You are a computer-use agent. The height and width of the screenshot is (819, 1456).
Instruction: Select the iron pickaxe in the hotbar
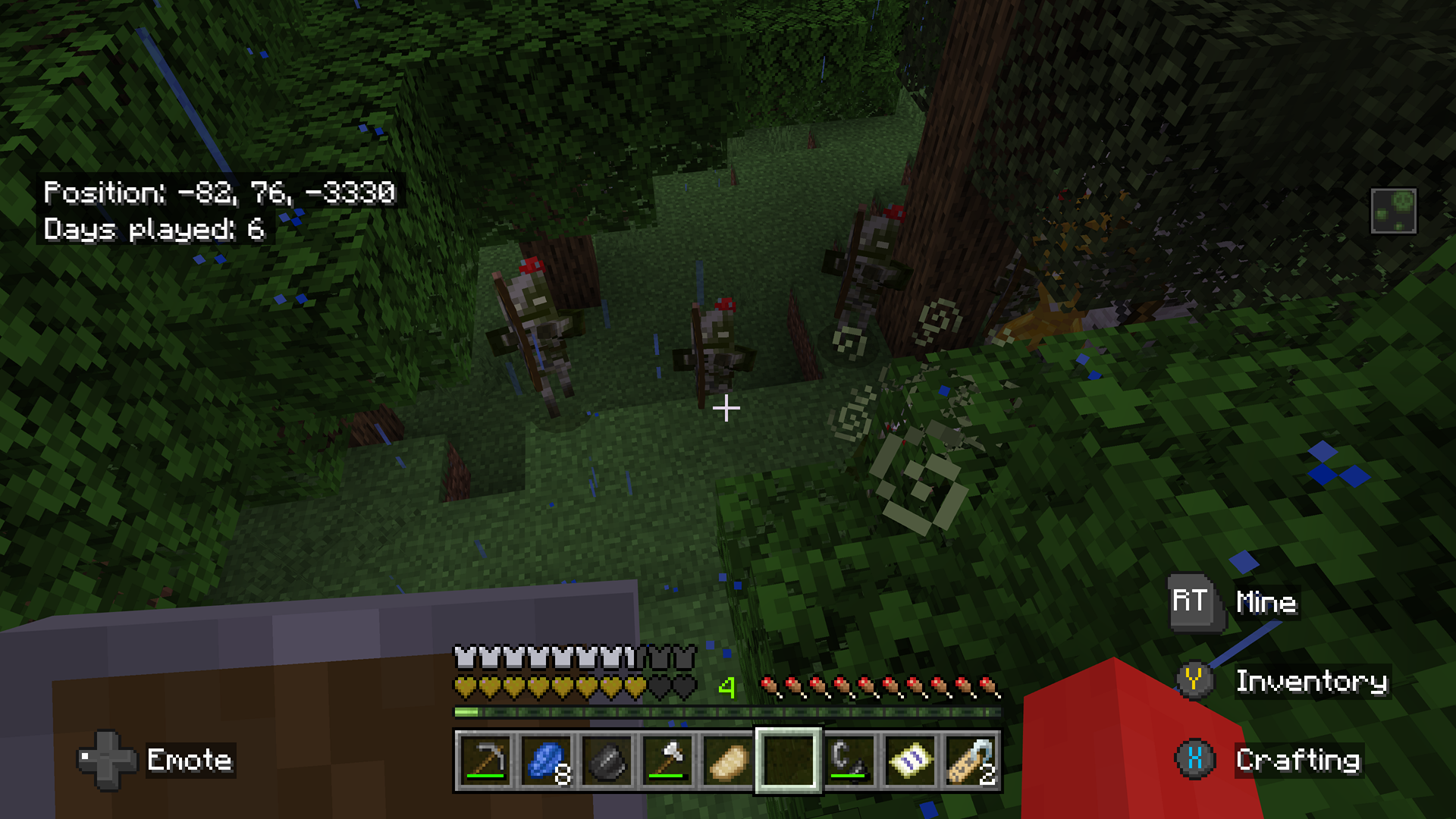485,762
